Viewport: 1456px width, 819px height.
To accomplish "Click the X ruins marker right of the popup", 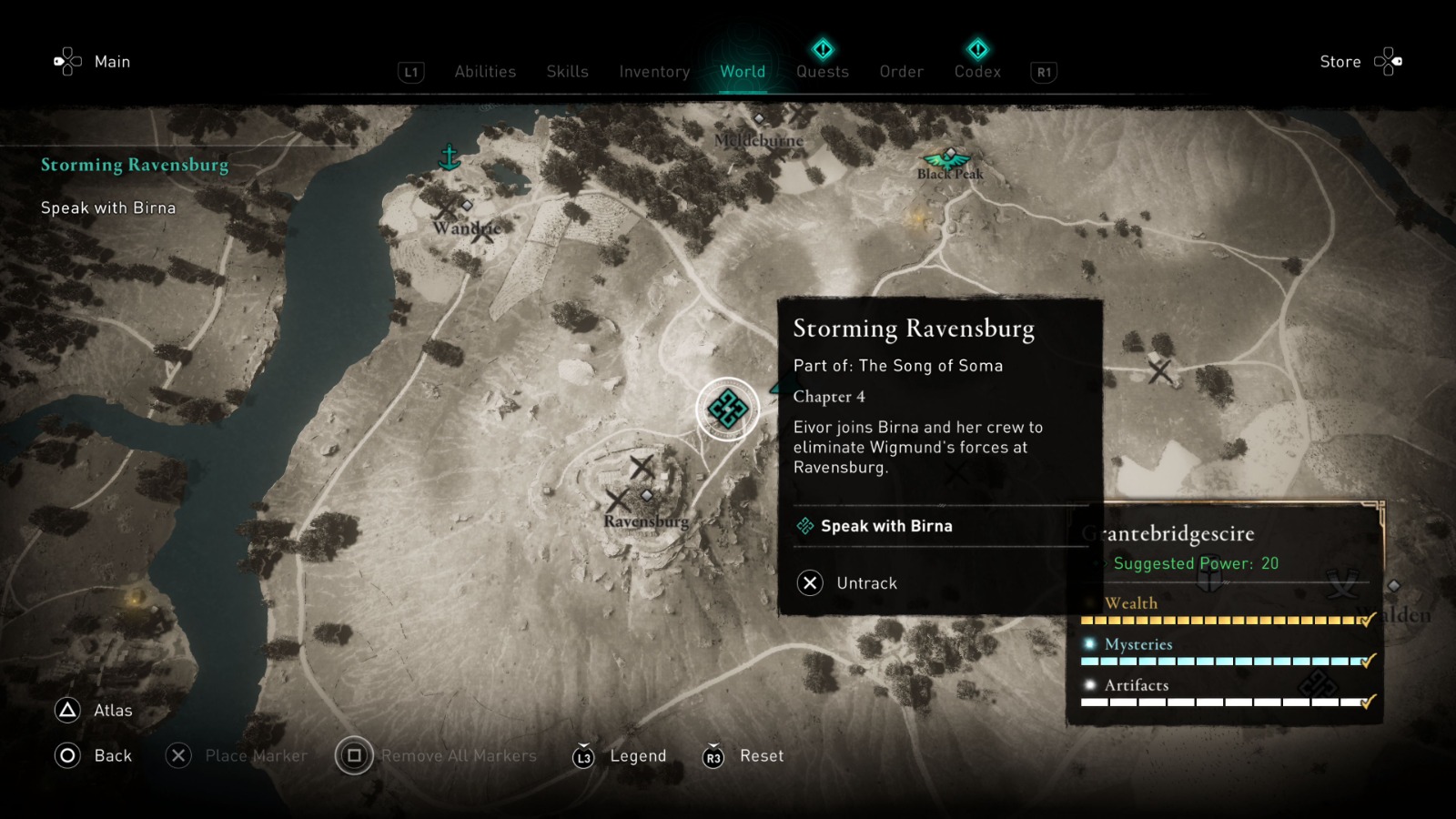I will pos(1159,369).
